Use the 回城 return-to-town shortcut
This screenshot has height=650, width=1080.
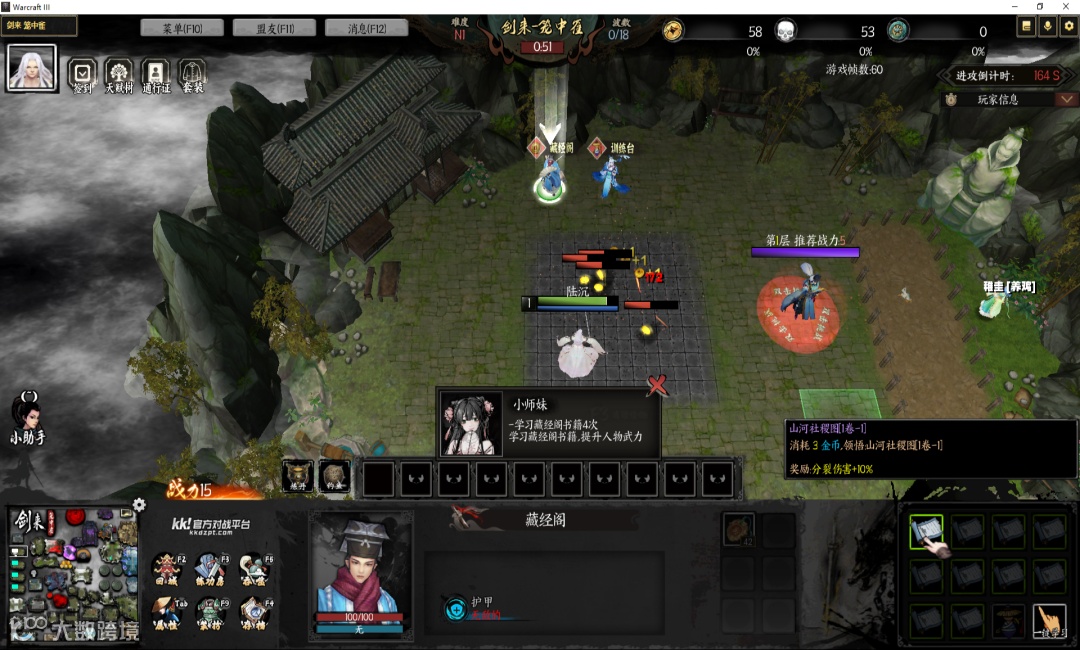tap(167, 567)
